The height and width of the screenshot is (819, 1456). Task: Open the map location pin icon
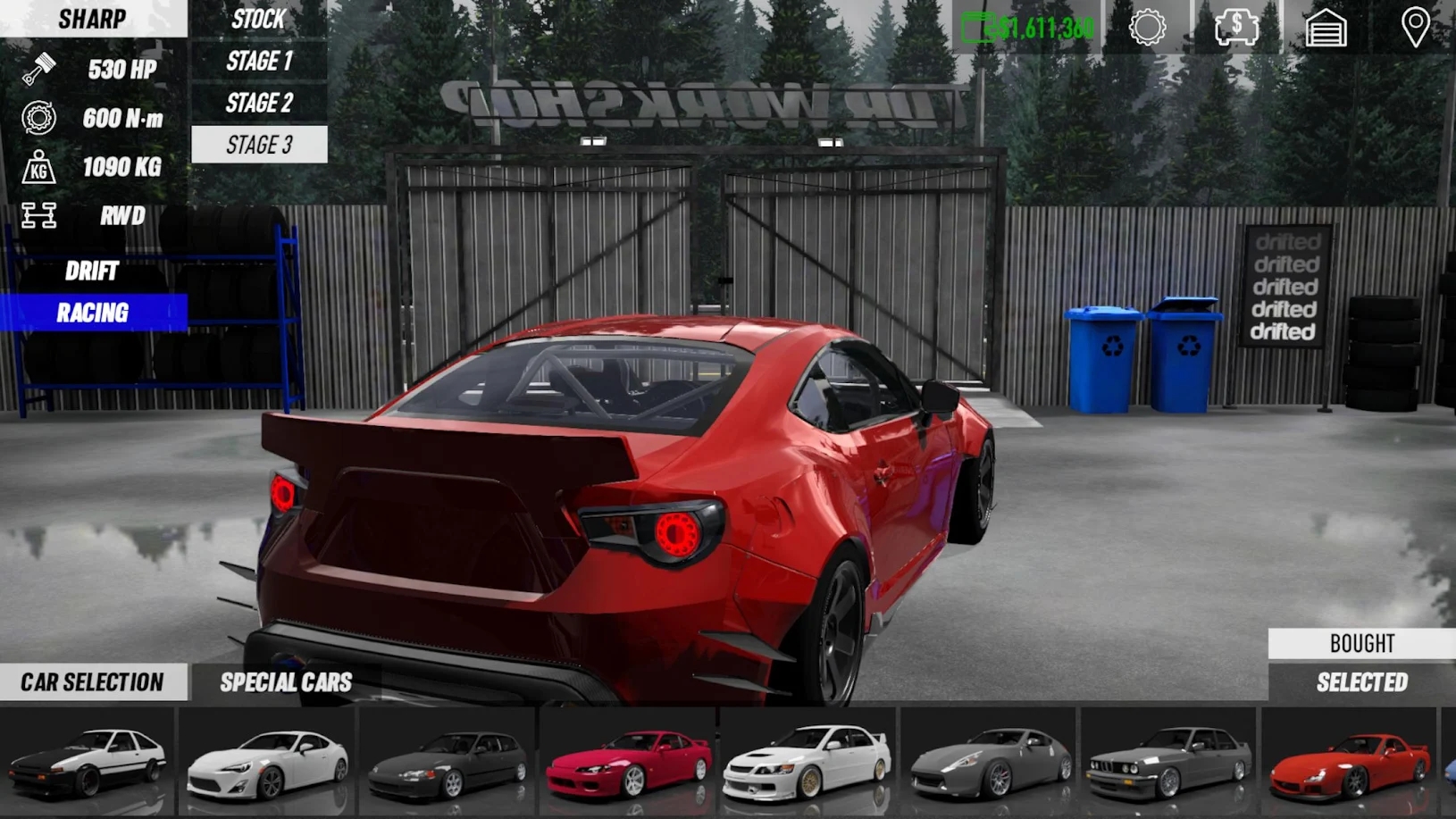tap(1415, 28)
